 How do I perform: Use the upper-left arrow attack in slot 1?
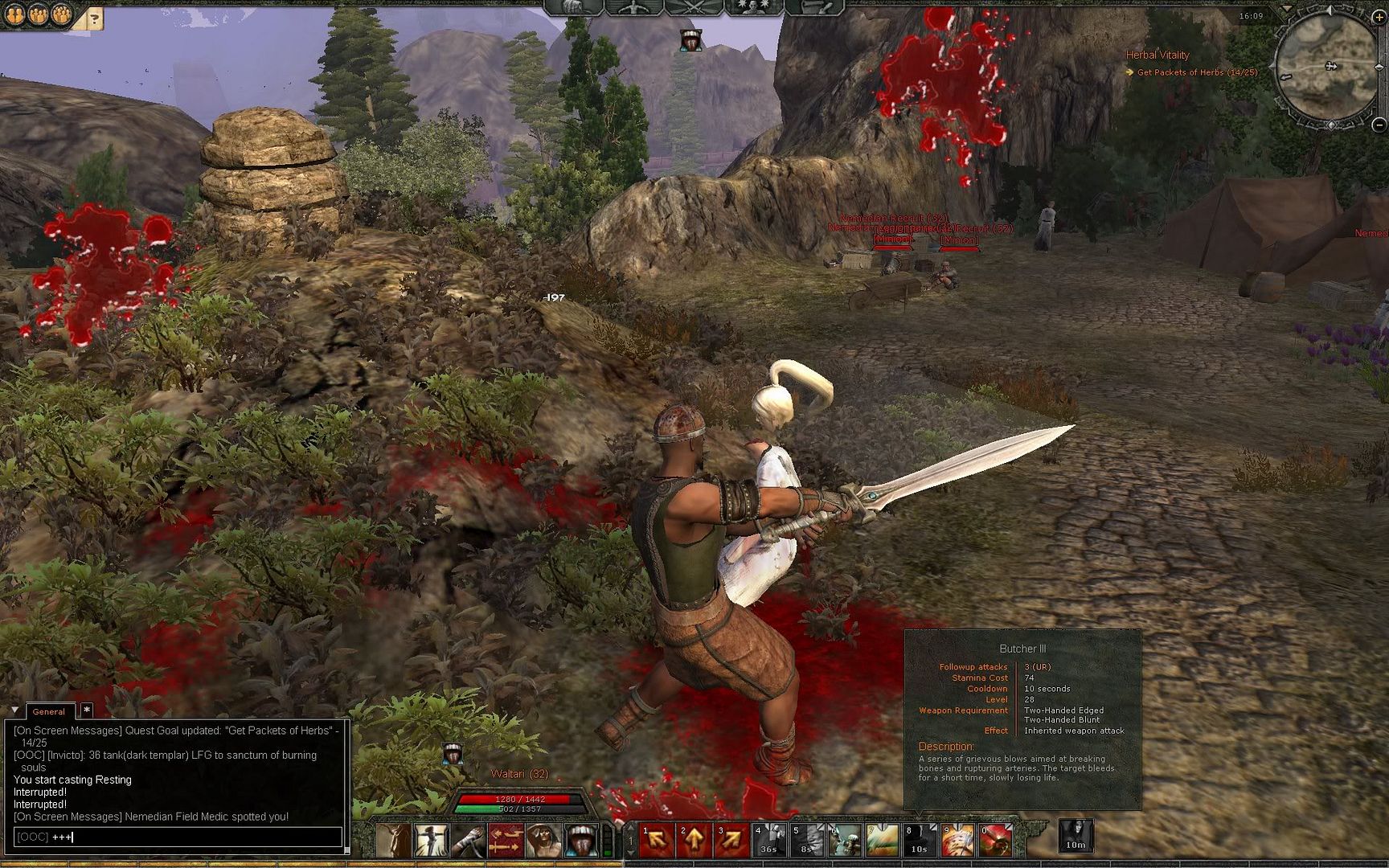coord(656,841)
